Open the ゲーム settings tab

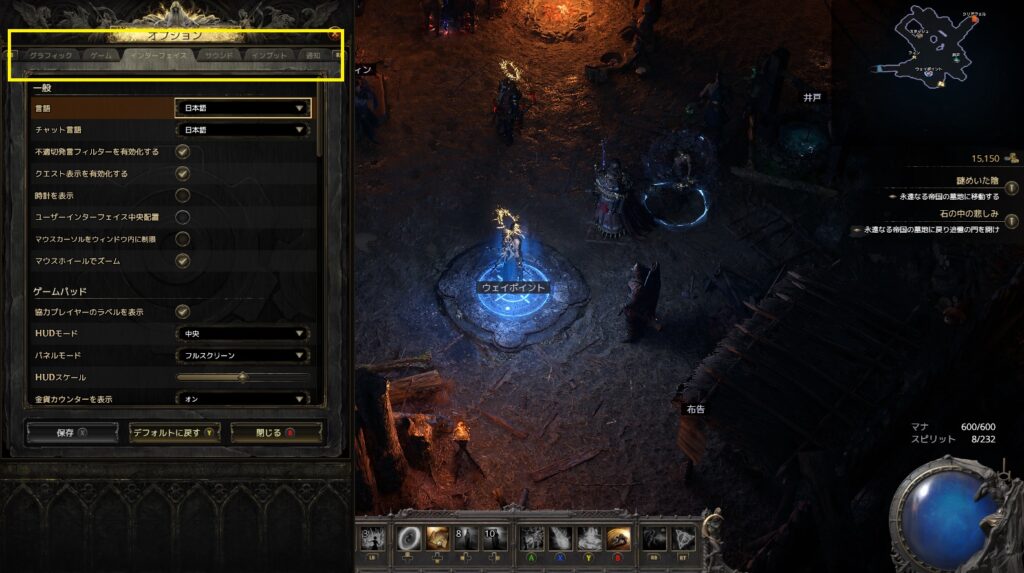pos(100,55)
